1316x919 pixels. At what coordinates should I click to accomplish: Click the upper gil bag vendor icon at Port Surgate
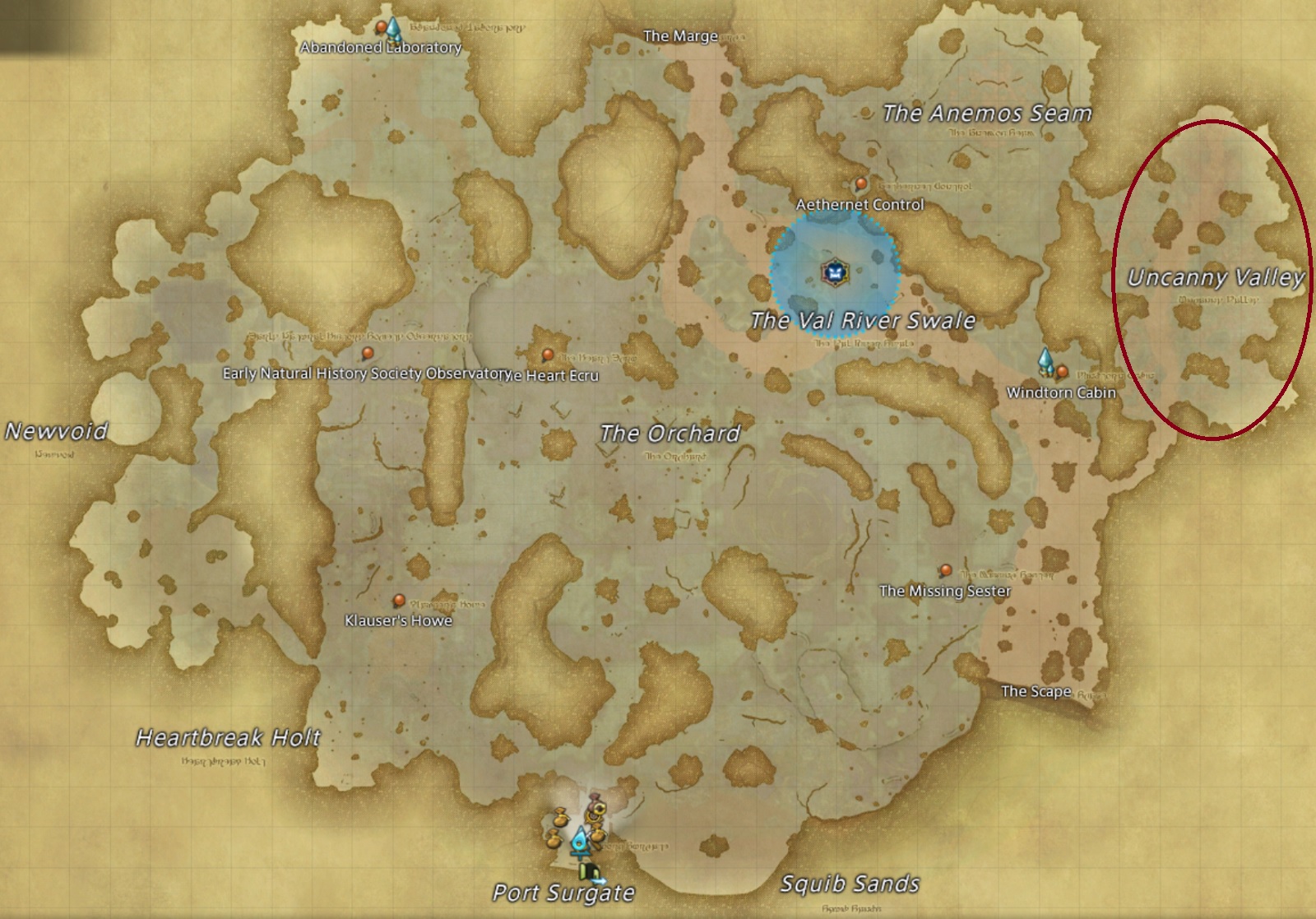pyautogui.click(x=562, y=817)
